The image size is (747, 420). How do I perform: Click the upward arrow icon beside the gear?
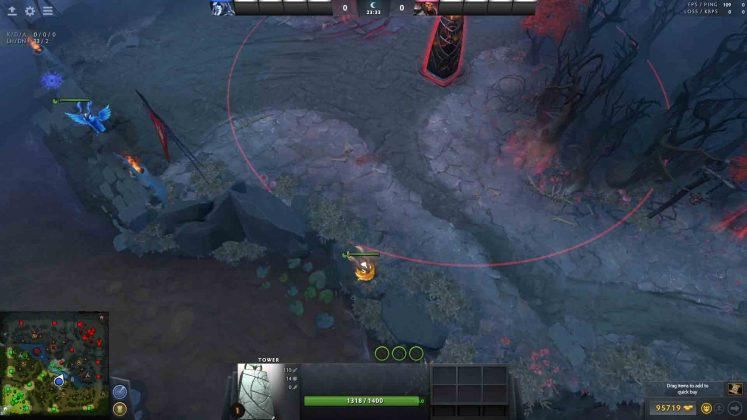(12, 11)
